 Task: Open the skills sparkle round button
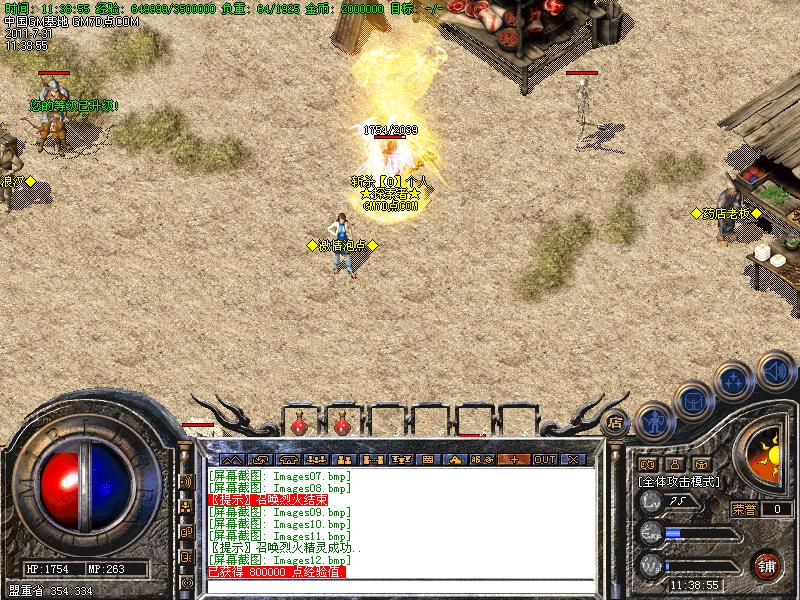click(x=734, y=381)
